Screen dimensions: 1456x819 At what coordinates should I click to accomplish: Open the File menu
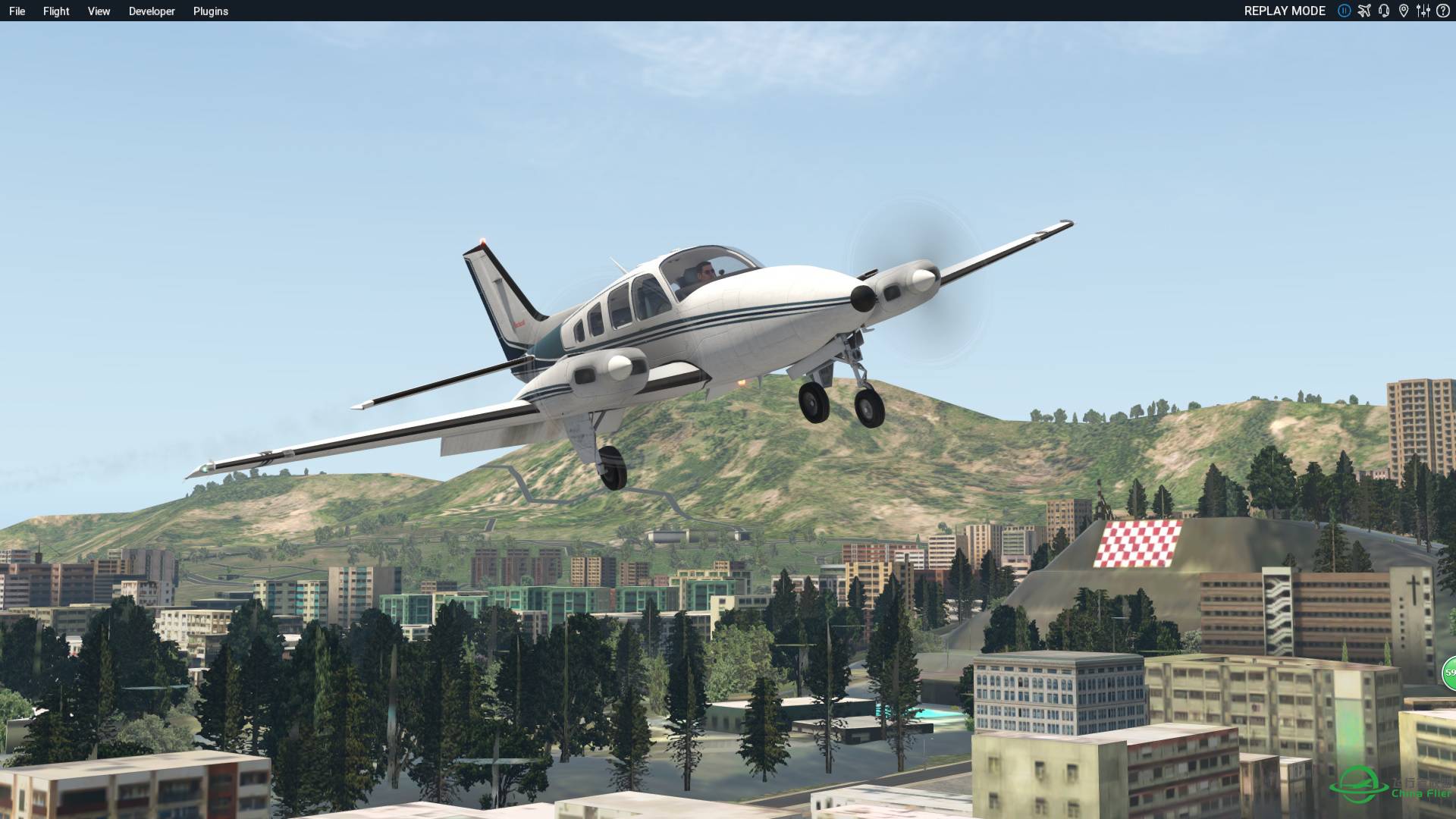pyautogui.click(x=18, y=11)
